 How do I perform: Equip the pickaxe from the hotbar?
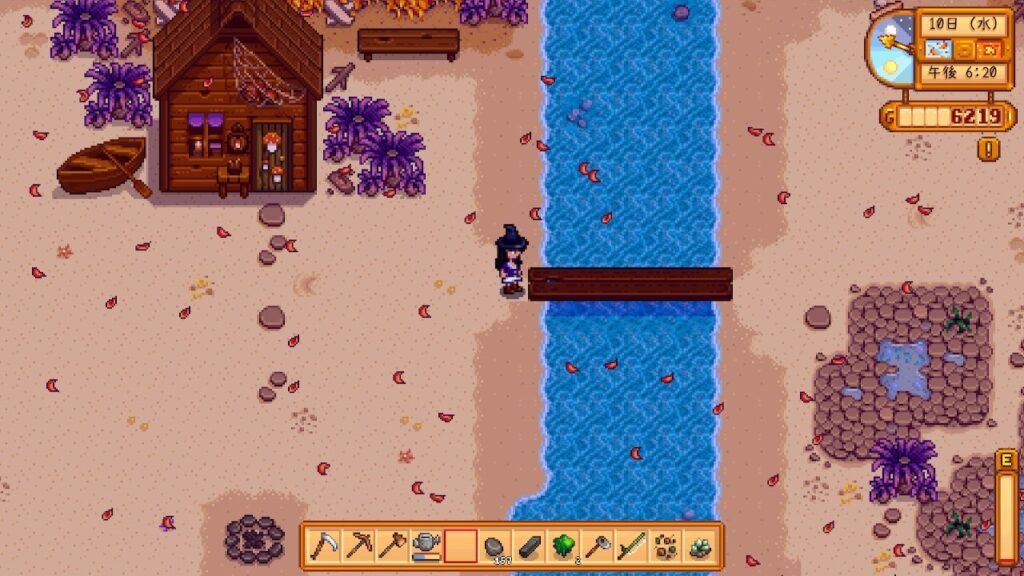359,546
